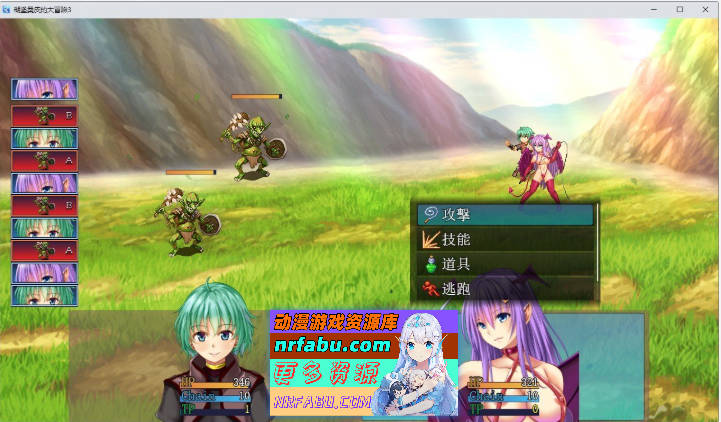Maximize the game window

(679, 9)
